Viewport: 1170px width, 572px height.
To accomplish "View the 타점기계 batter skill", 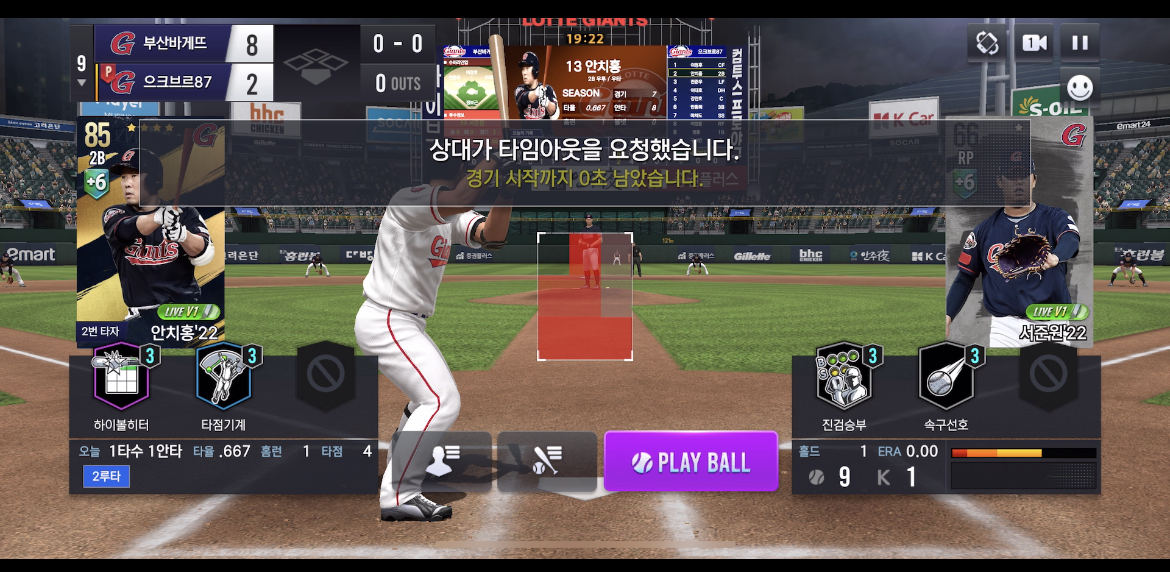I will tap(223, 376).
